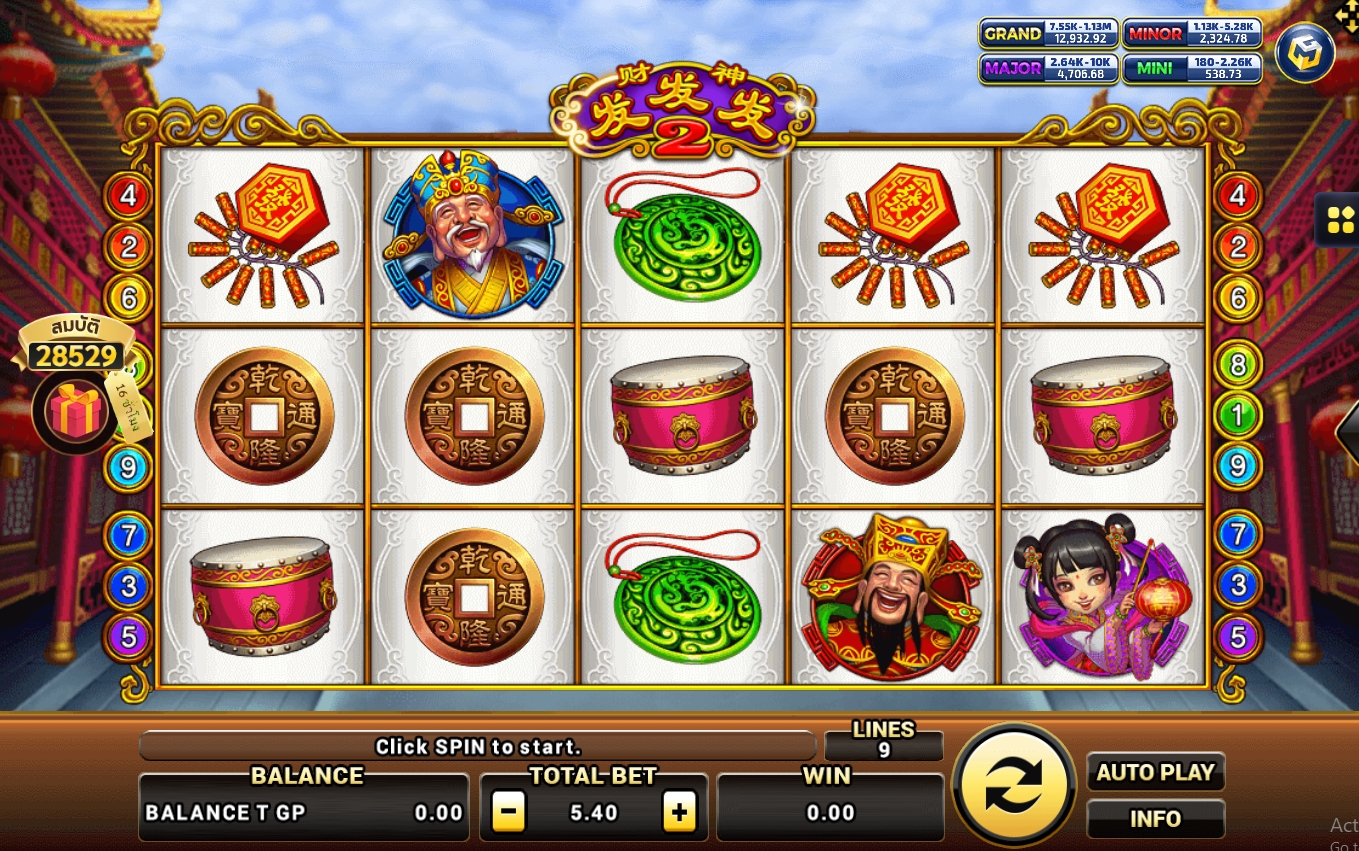
Task: Enable Auto Play mode
Action: 1155,773
